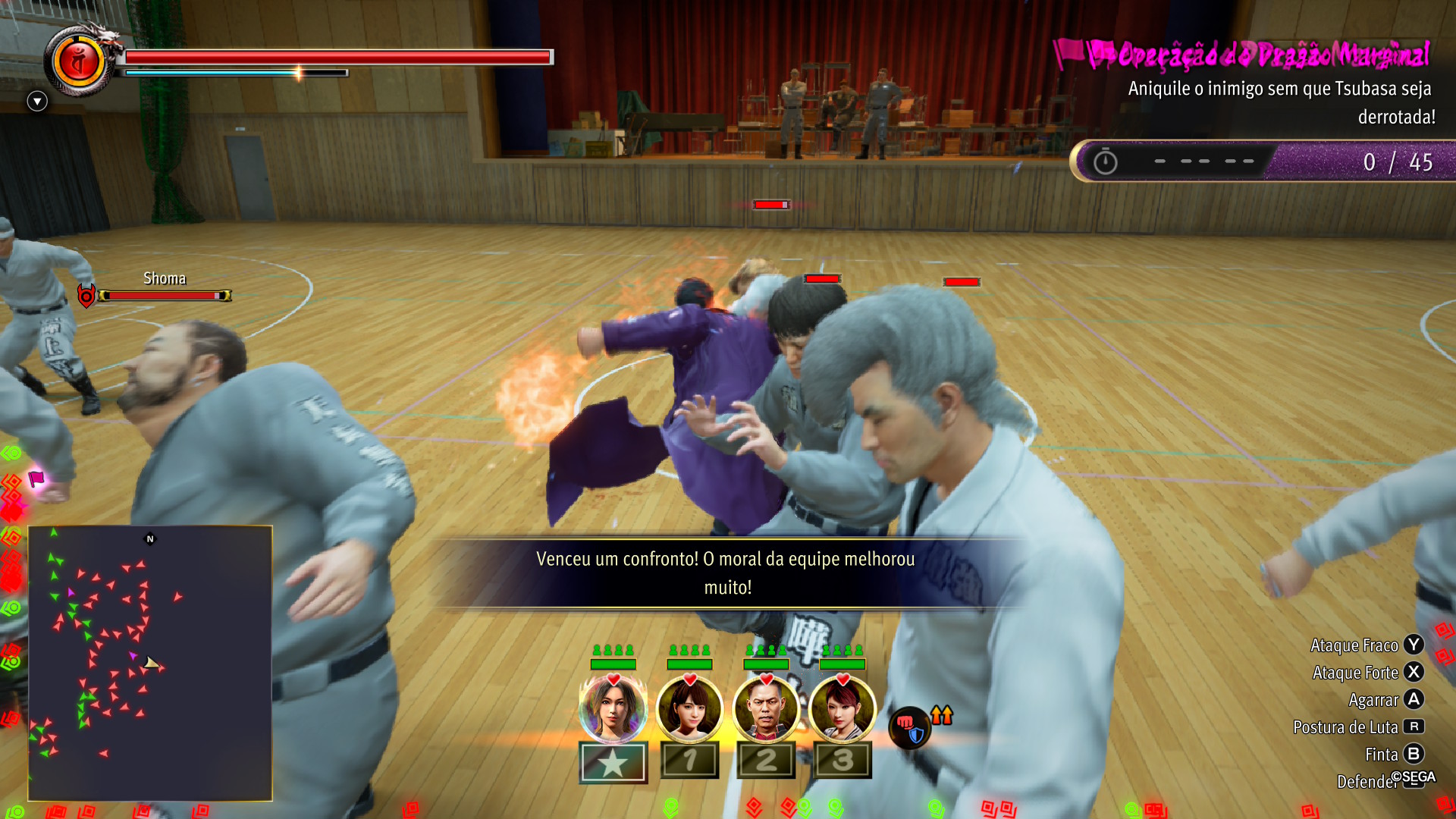Expand the down-arrow circle under the health emblem
The image size is (1456, 819).
pyautogui.click(x=37, y=101)
